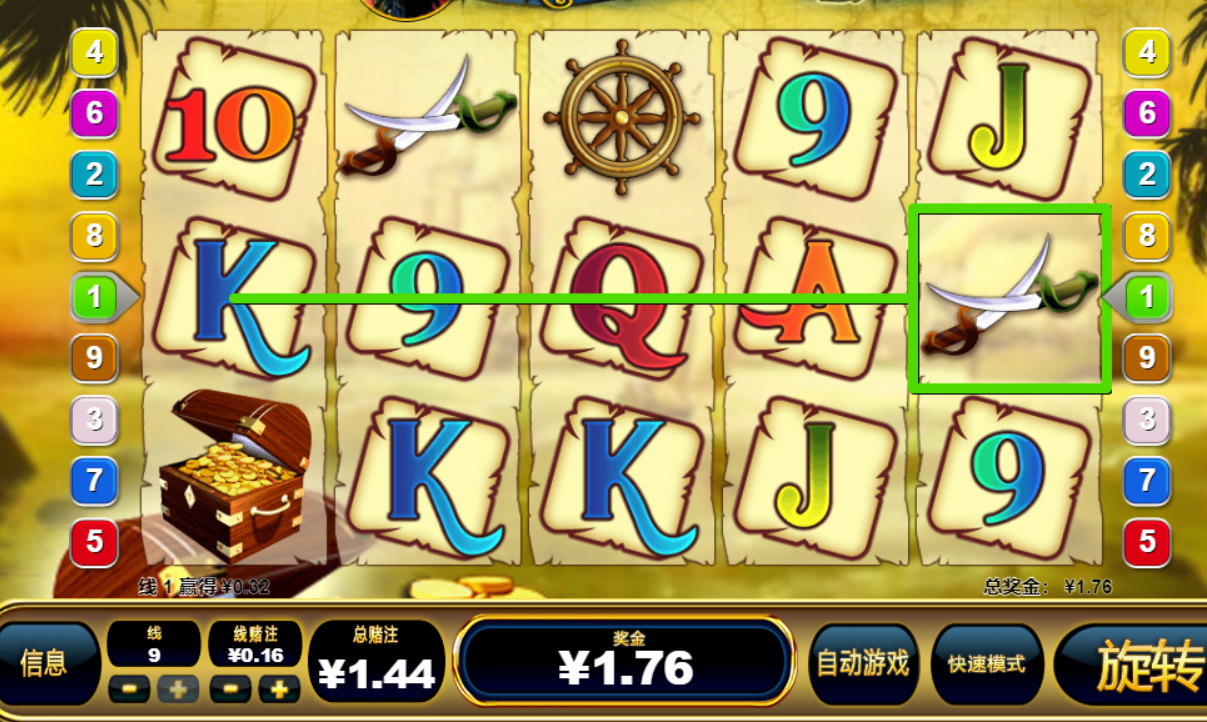Increase the 线 payline count
Screen dimensions: 1207x722
click(179, 689)
